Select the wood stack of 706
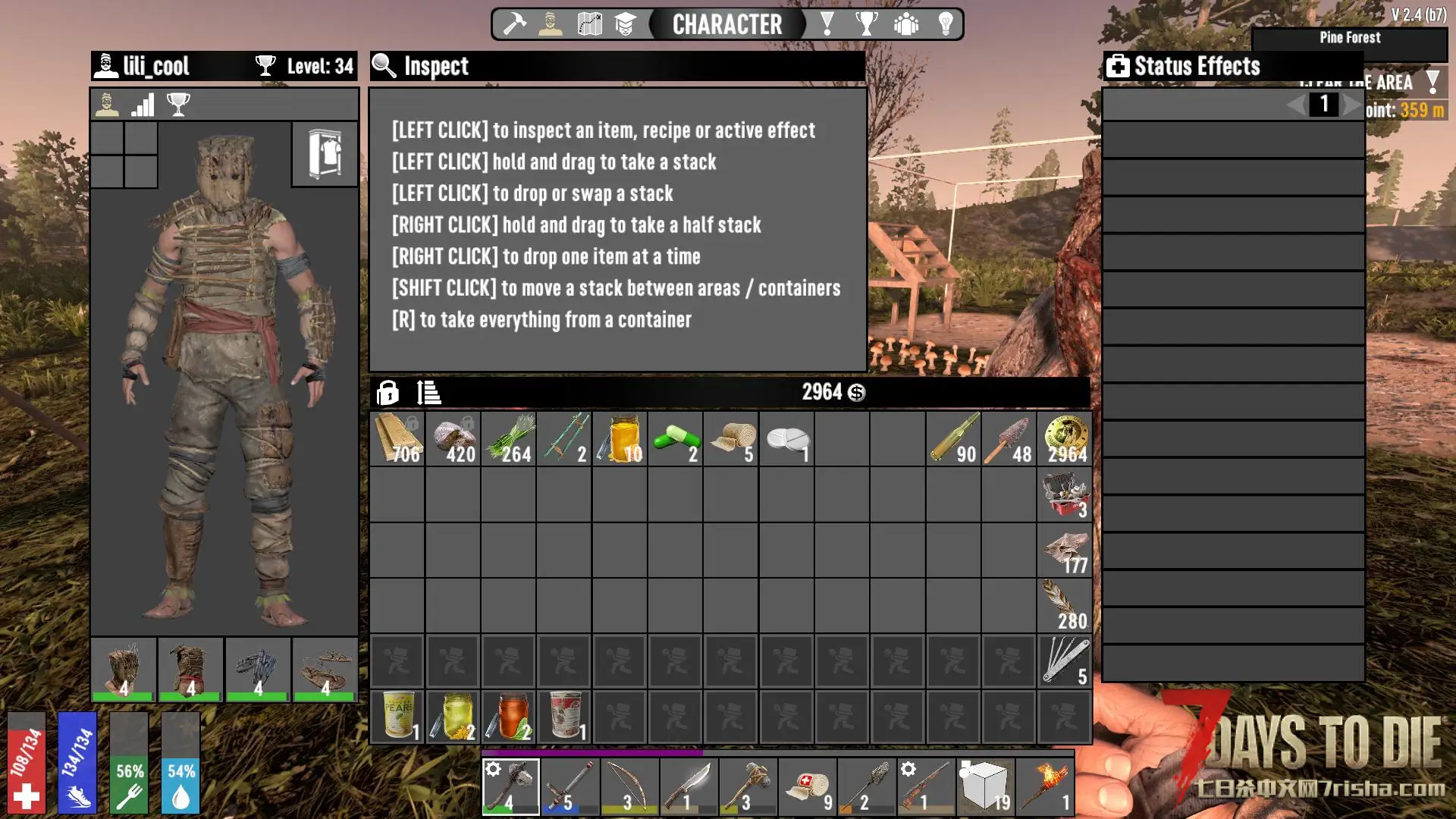This screenshot has height=819, width=1456. click(397, 439)
